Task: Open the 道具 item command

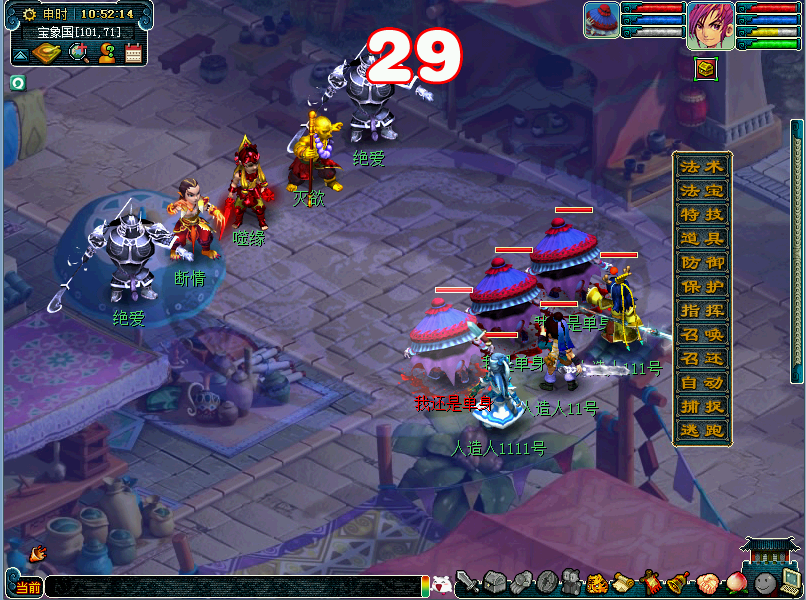Action: 701,238
